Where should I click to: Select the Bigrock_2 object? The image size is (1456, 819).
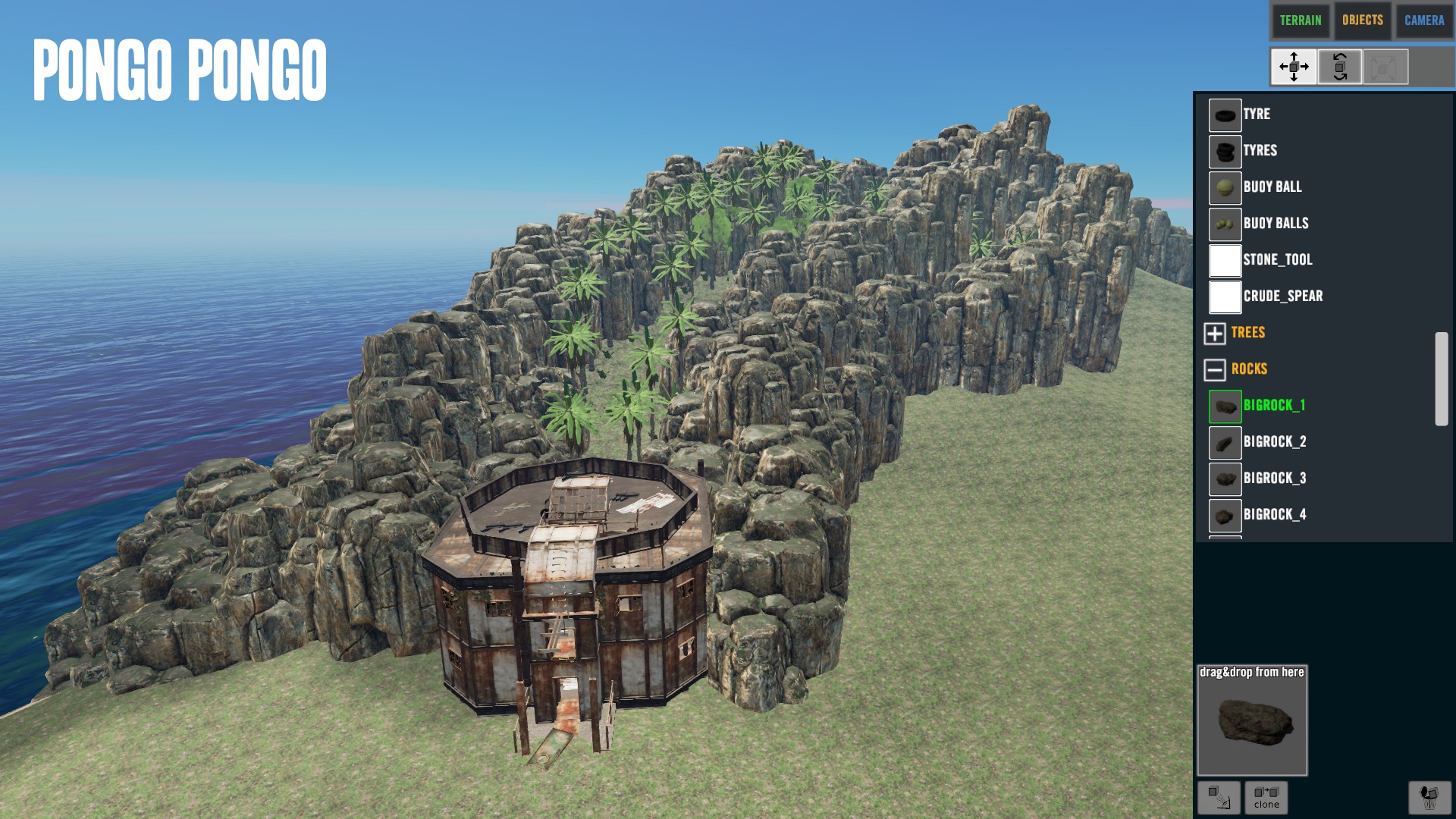click(1274, 442)
